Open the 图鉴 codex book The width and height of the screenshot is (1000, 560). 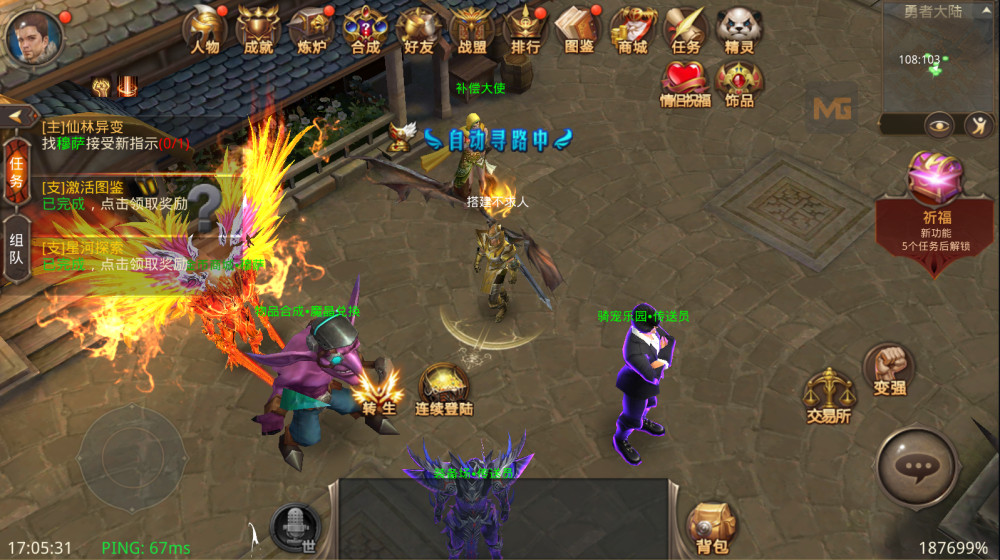(579, 30)
